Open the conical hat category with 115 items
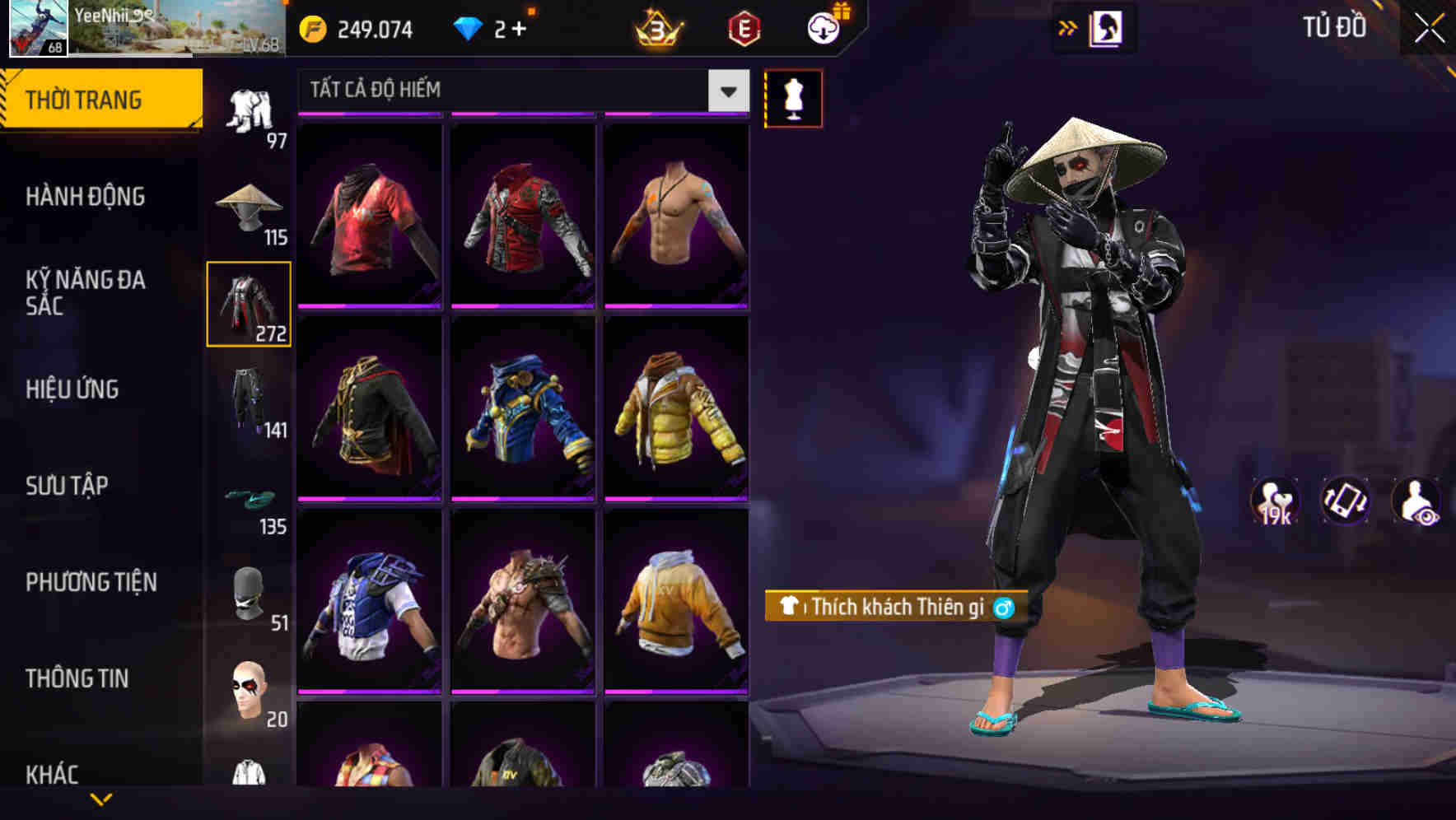 click(250, 207)
